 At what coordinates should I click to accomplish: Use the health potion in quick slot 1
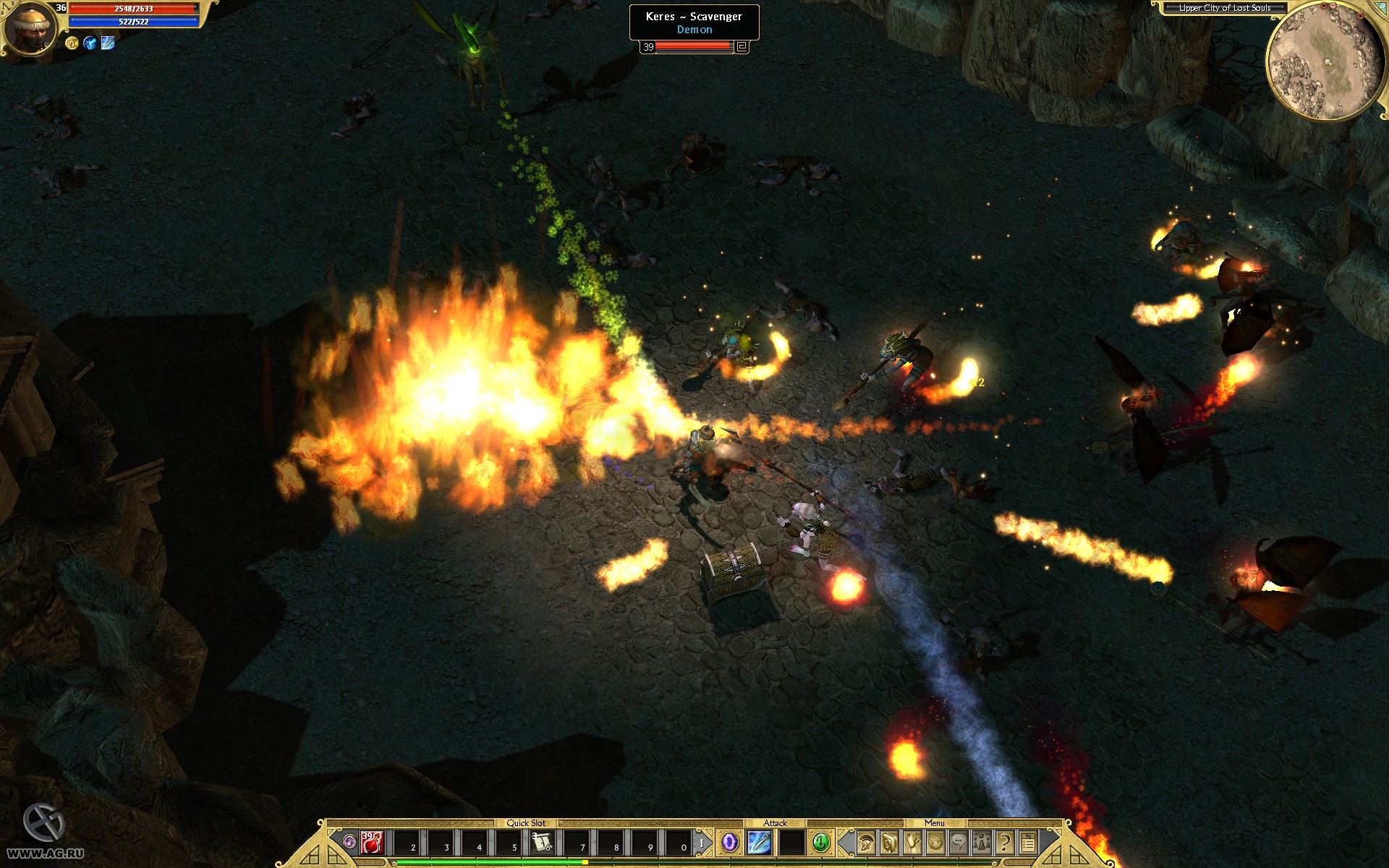point(371,842)
